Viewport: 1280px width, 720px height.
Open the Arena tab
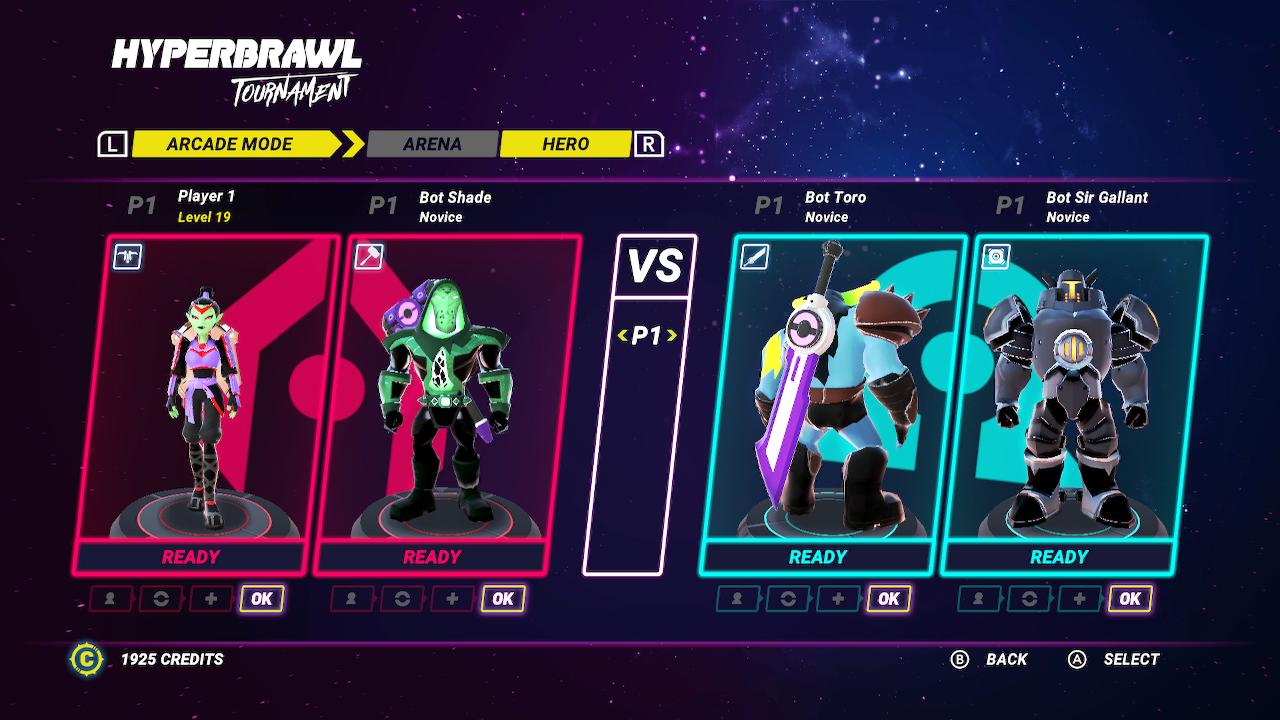pyautogui.click(x=432, y=144)
